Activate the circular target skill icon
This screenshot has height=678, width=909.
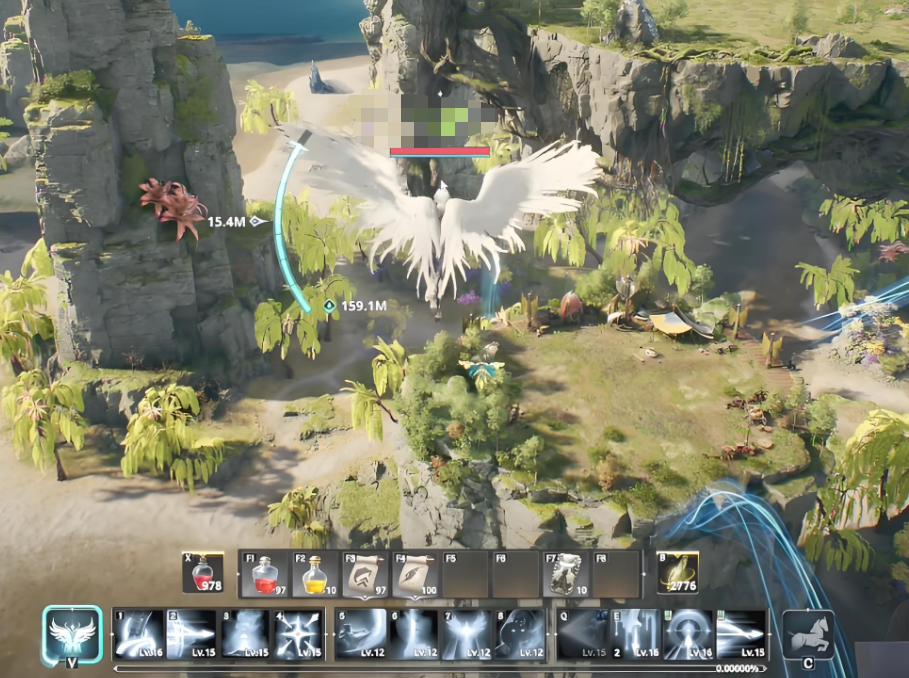(690, 634)
